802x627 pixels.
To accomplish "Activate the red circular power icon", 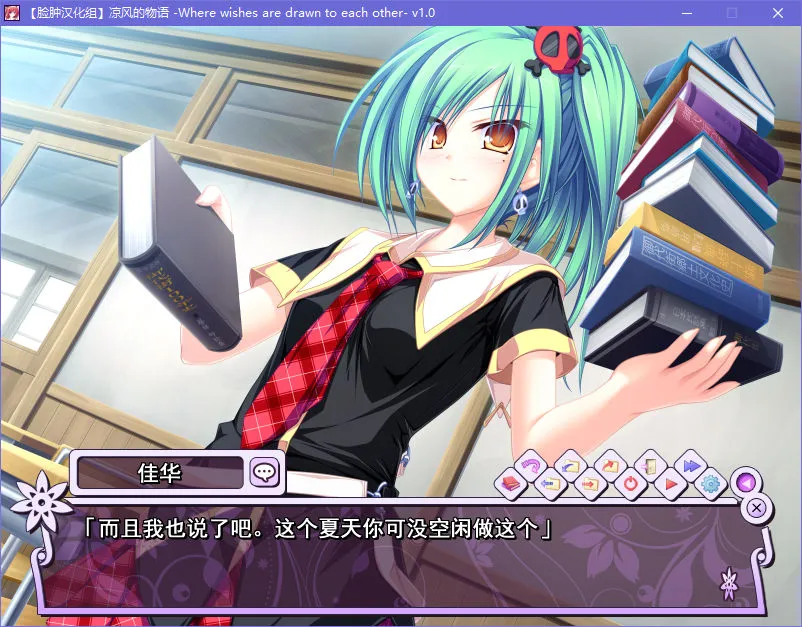I will pyautogui.click(x=631, y=484).
